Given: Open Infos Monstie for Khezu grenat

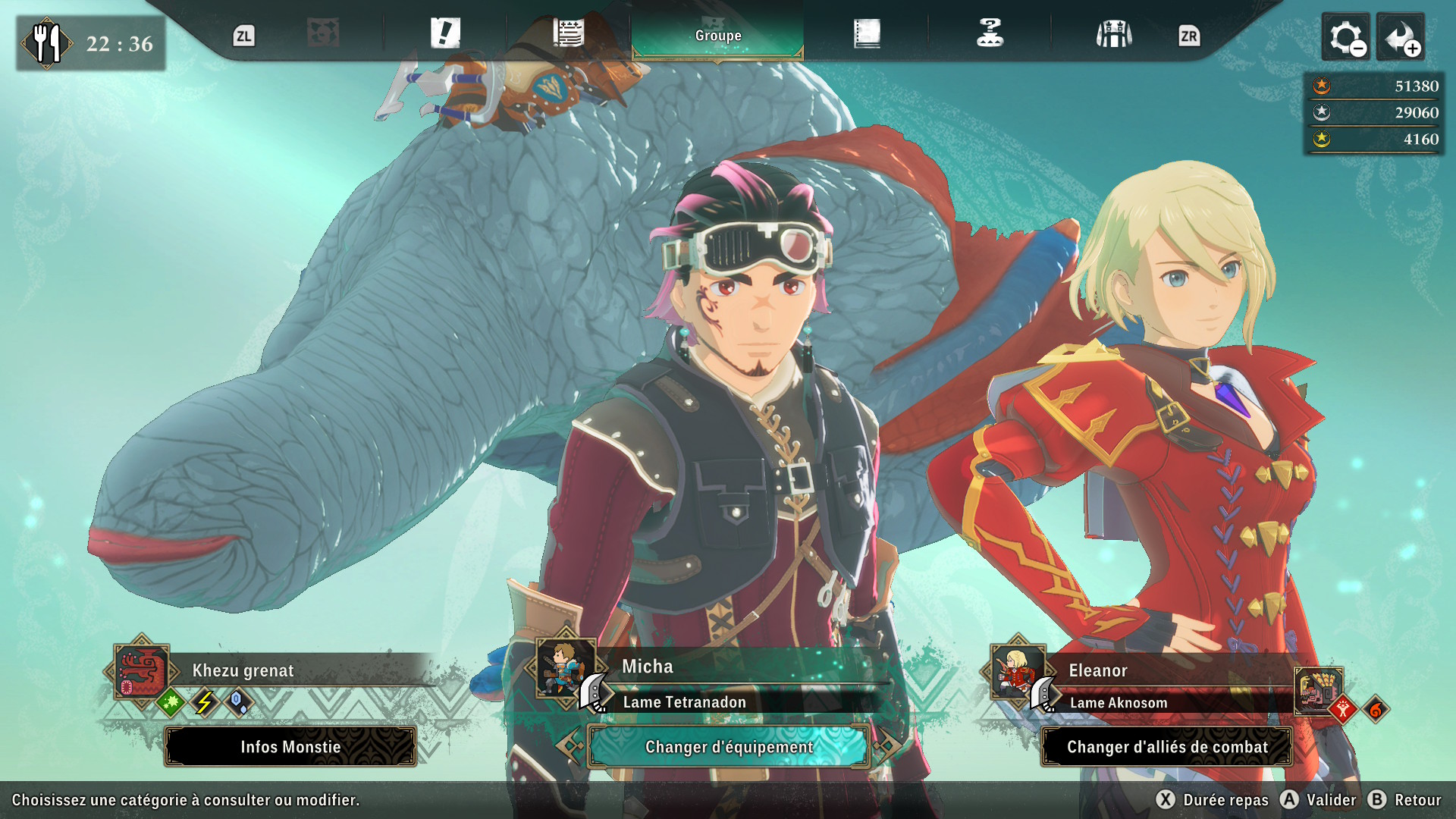Looking at the screenshot, I should point(290,747).
